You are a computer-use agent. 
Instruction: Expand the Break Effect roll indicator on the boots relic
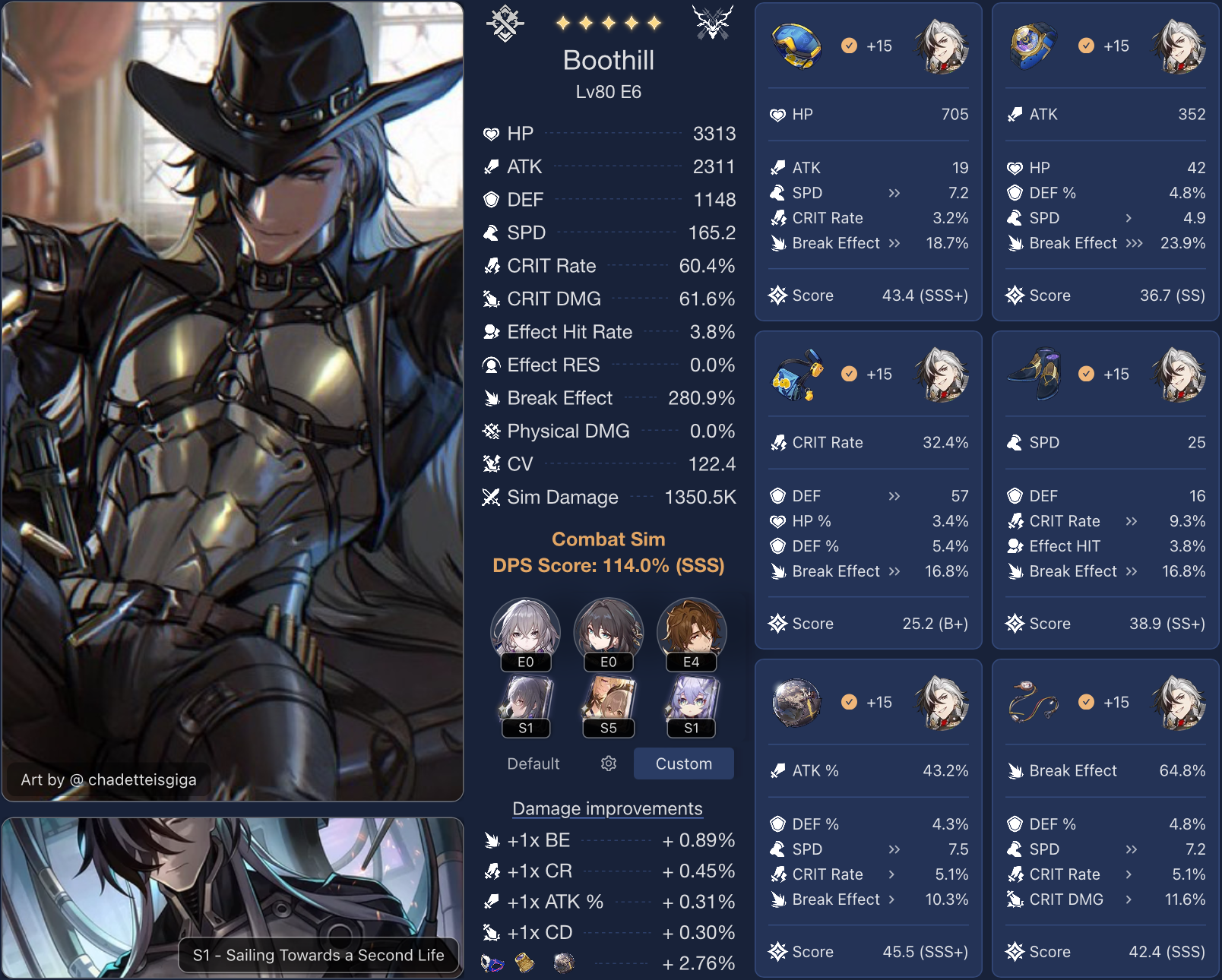coord(1132,571)
